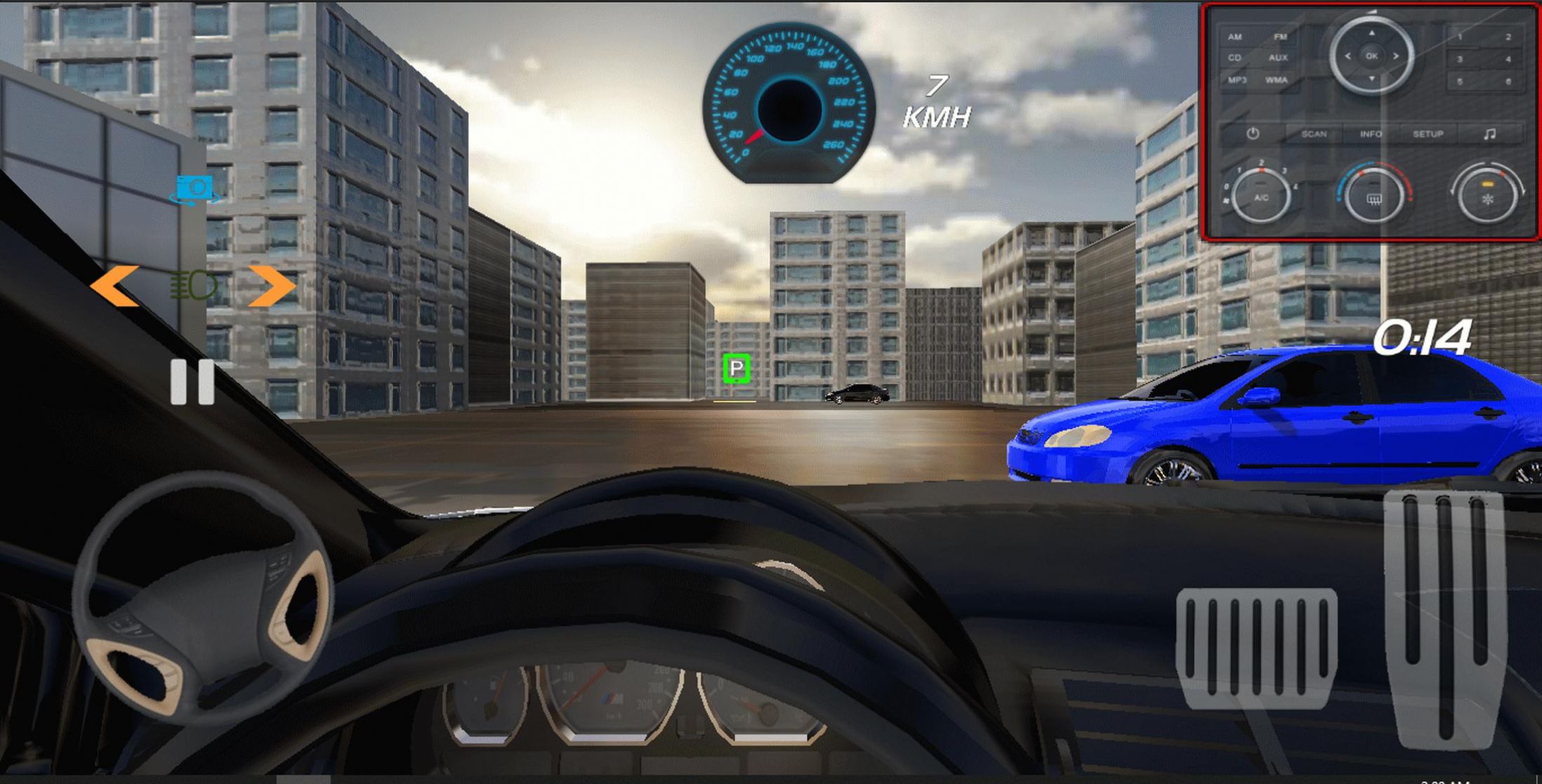Pause the game with the pause button

[192, 382]
